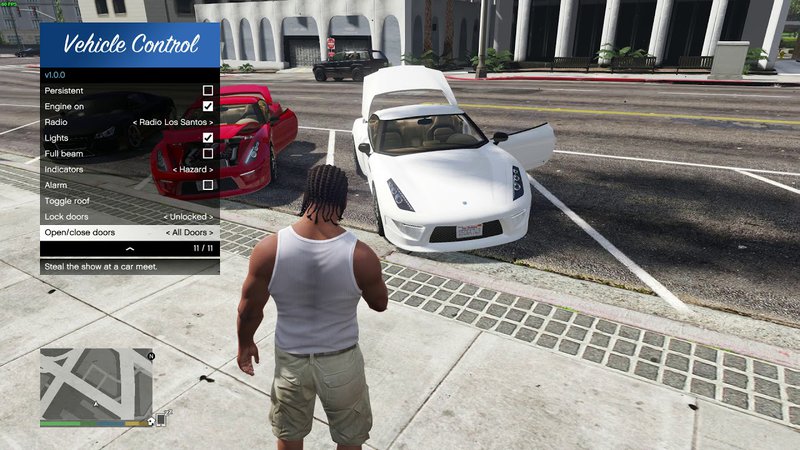
Task: Change the Indicators Hazard setting
Action: coord(192,169)
